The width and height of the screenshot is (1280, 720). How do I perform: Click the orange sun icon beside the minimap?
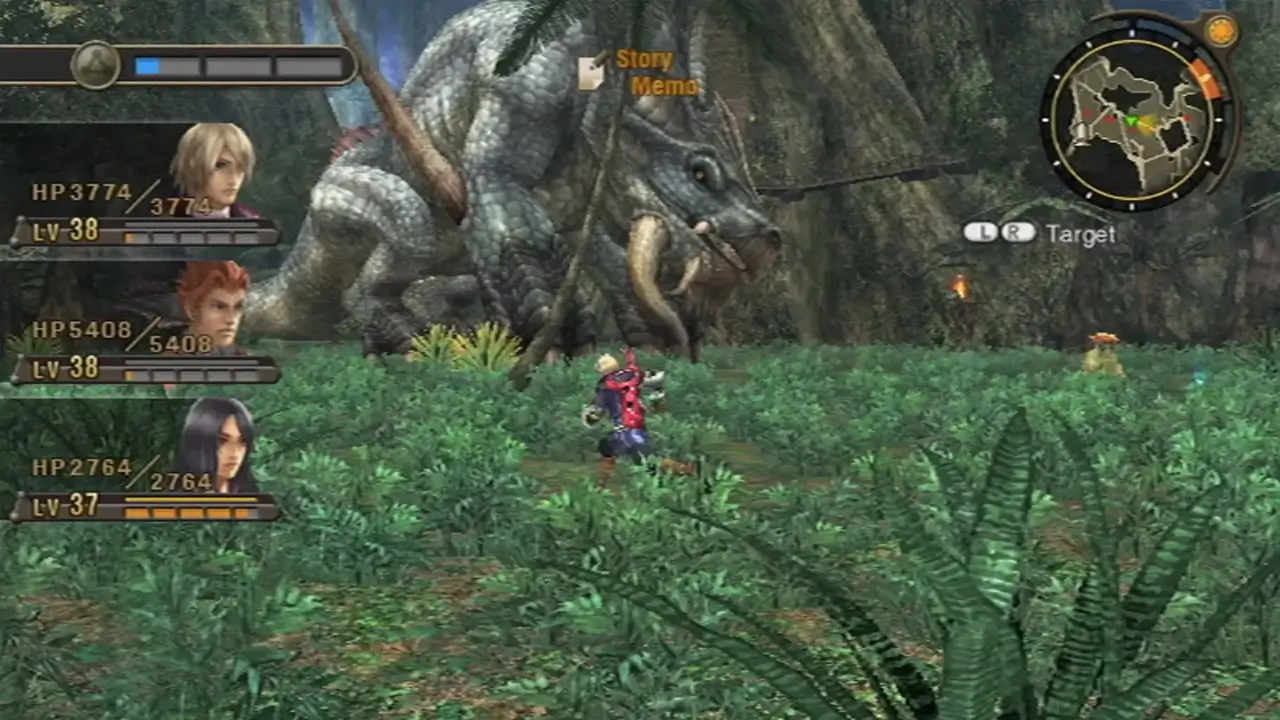(1221, 32)
